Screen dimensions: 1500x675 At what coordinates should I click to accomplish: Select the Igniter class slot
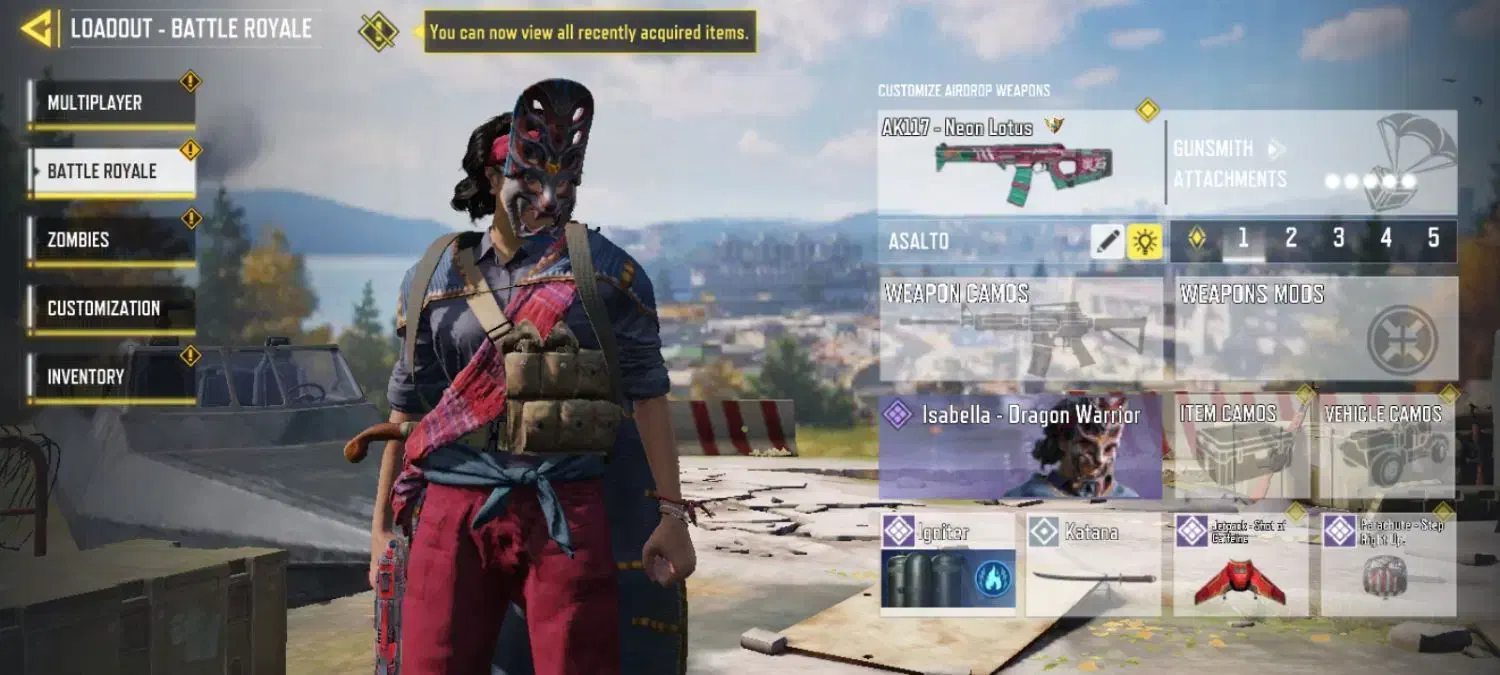pos(948,565)
